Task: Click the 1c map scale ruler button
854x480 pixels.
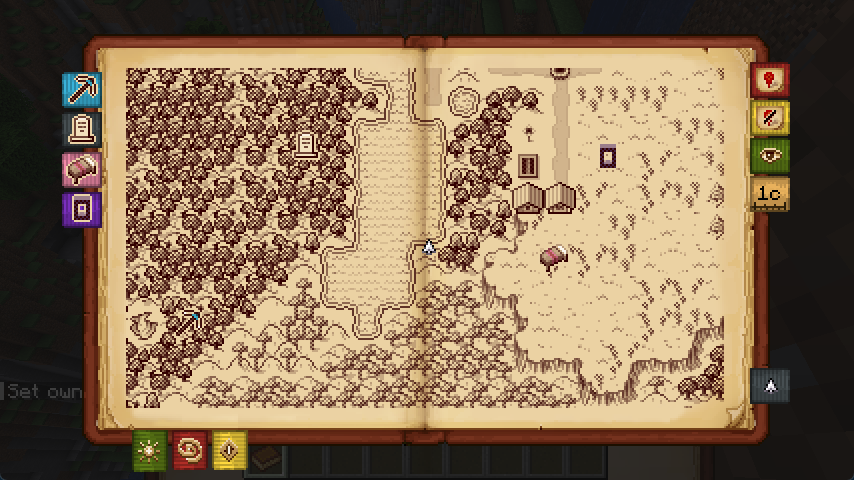Action: [769, 194]
